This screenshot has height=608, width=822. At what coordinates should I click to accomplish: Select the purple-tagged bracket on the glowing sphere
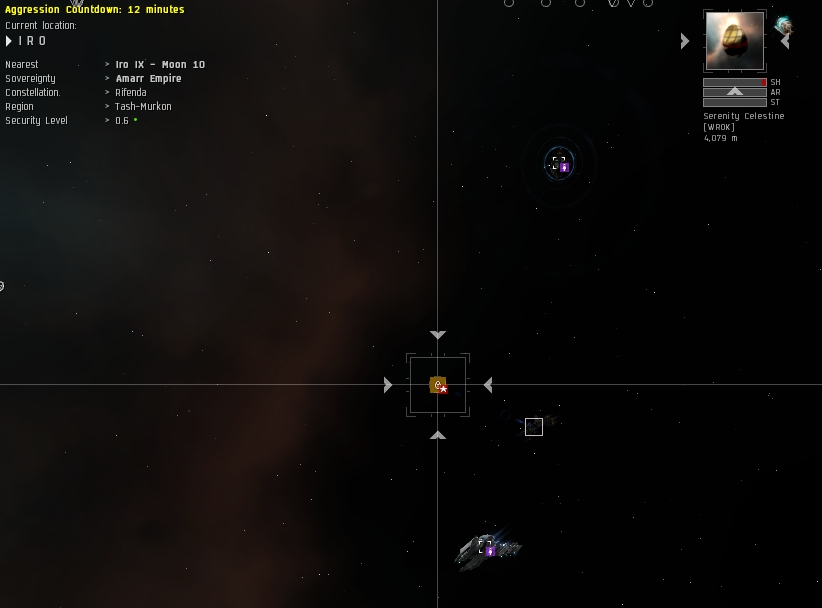[x=559, y=163]
